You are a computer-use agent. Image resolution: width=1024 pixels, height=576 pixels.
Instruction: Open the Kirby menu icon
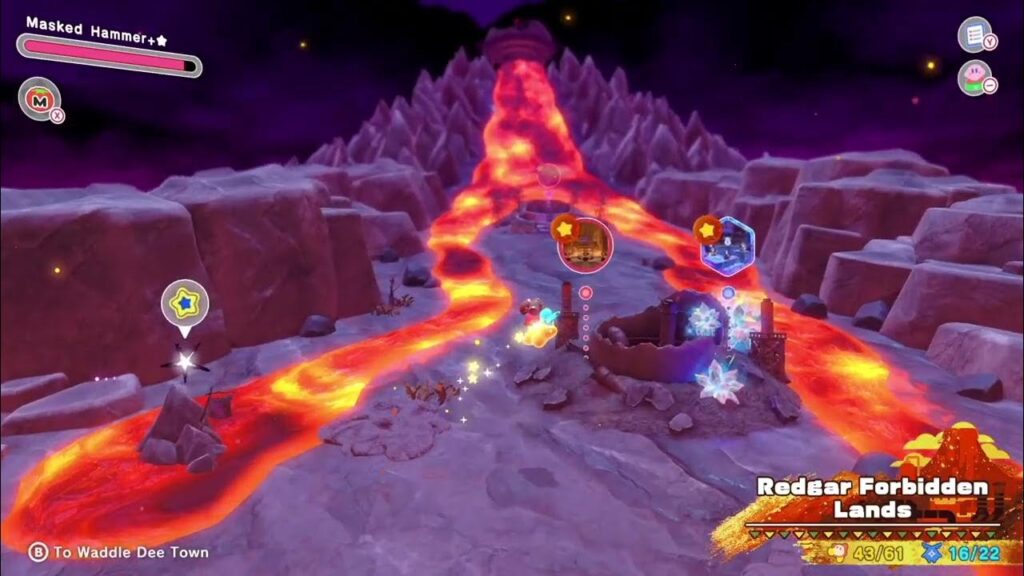click(x=973, y=77)
